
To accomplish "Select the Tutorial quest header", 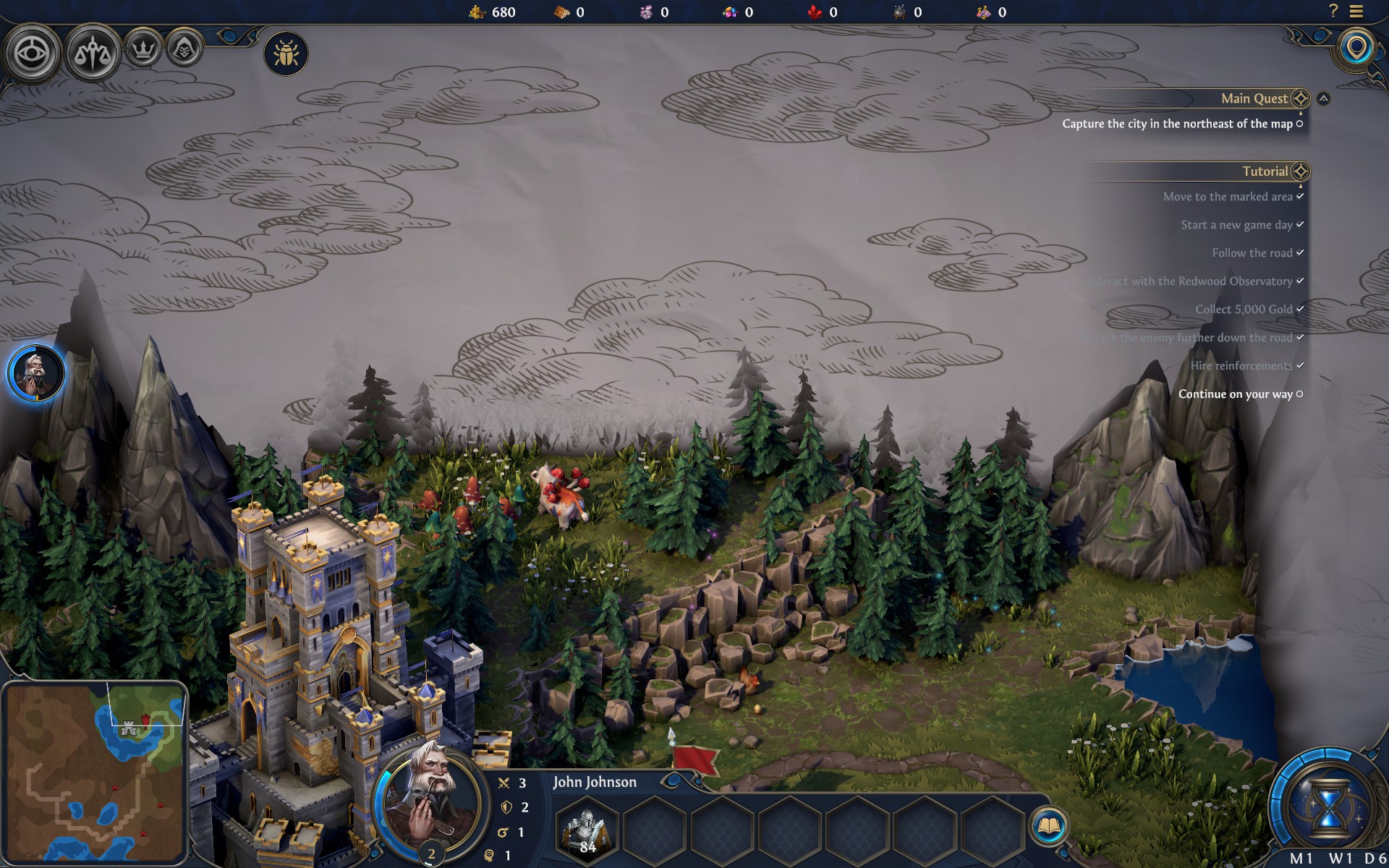I will [x=1265, y=171].
